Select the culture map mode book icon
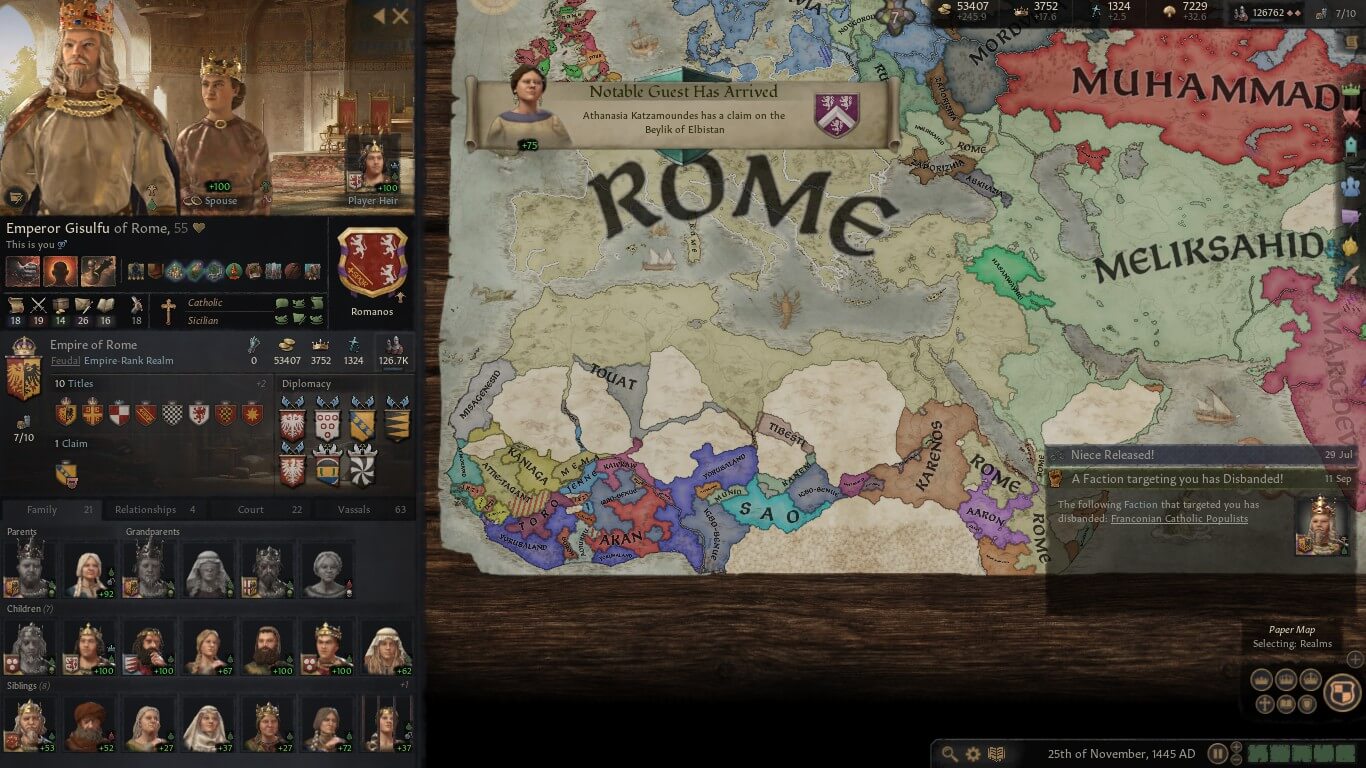This screenshot has height=768, width=1366. [1285, 703]
